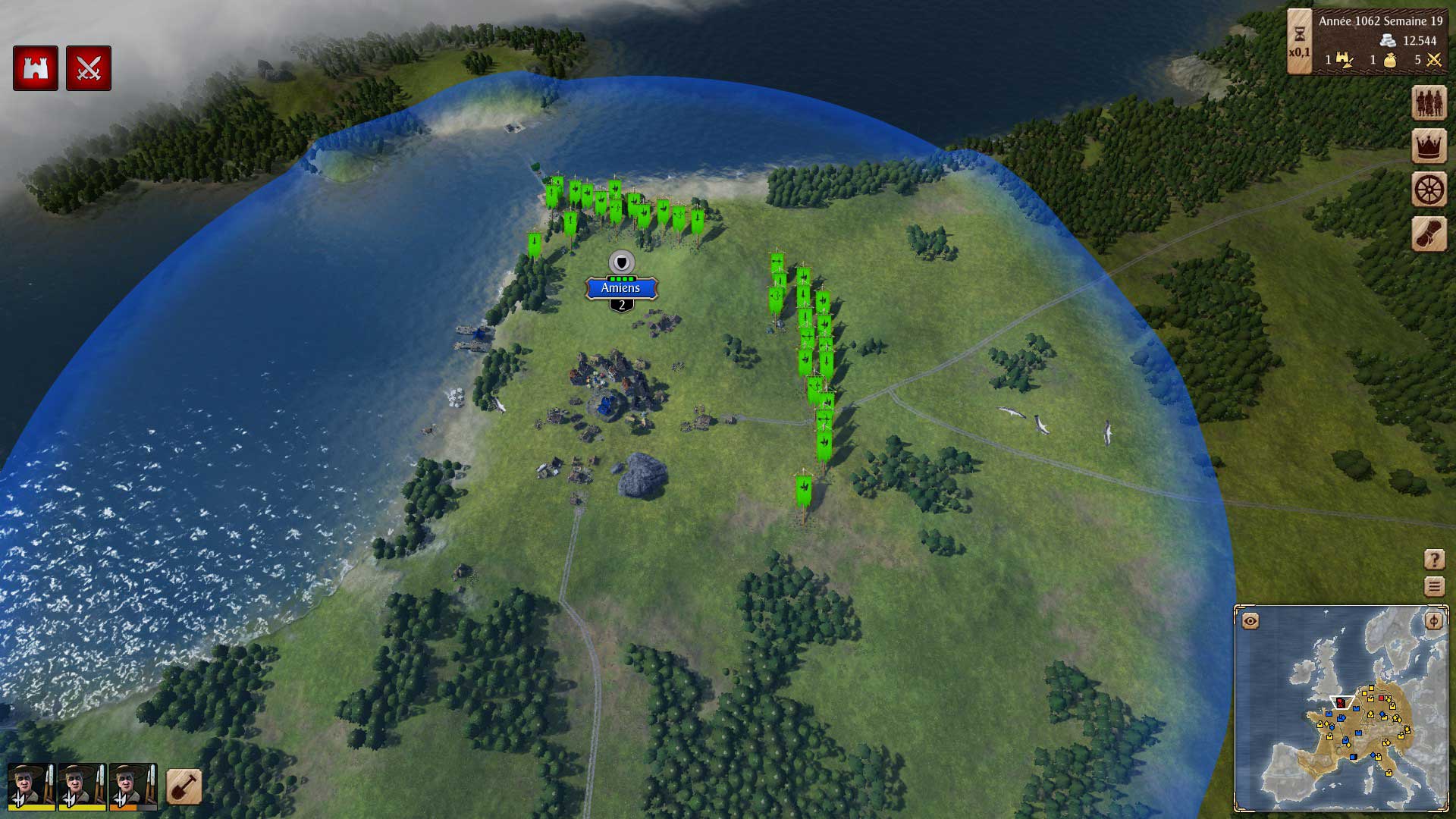Click the shield icon above Amiens
This screenshot has width=1456, height=819.
click(622, 262)
